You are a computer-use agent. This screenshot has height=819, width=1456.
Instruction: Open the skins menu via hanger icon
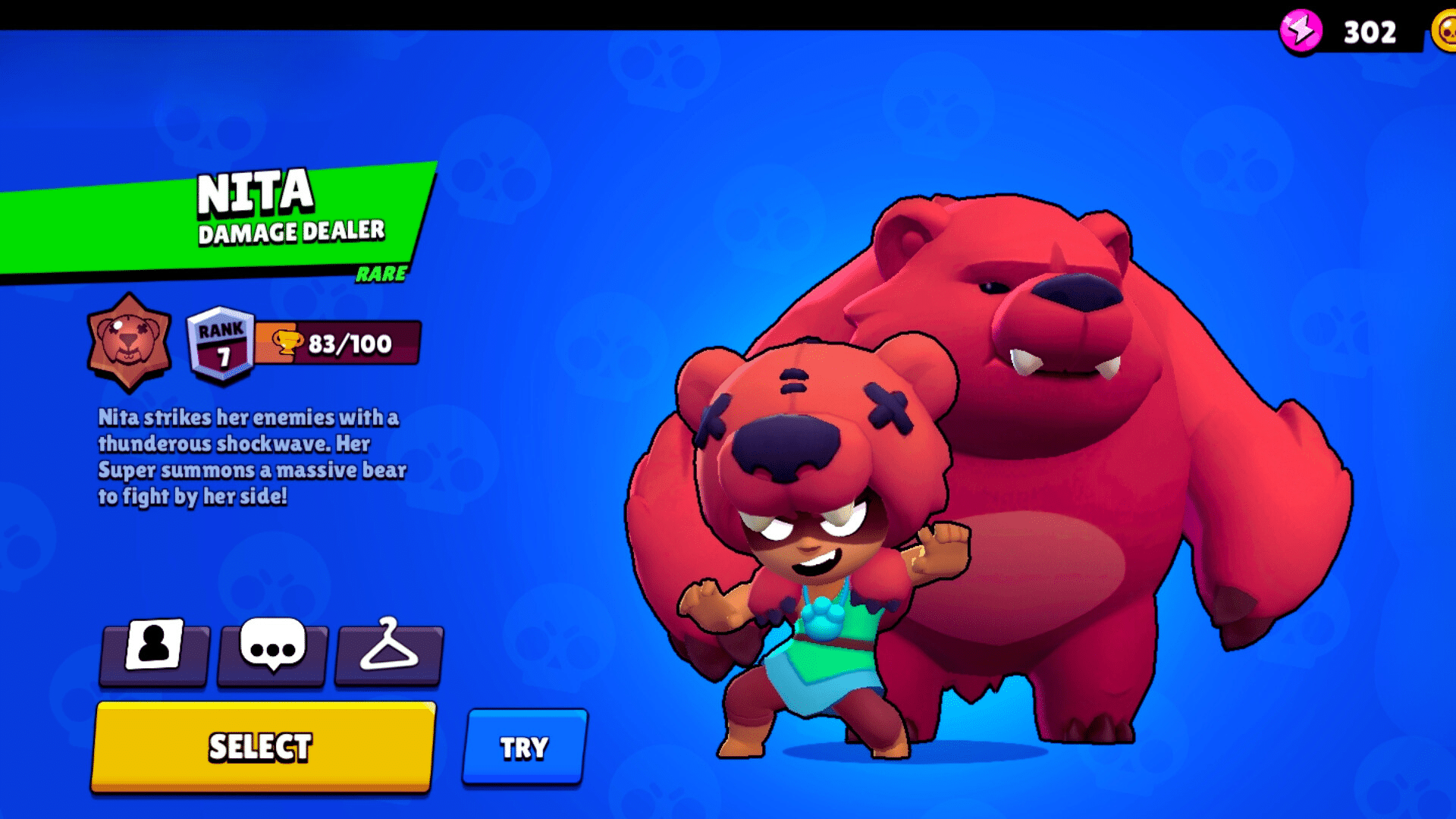click(x=388, y=654)
